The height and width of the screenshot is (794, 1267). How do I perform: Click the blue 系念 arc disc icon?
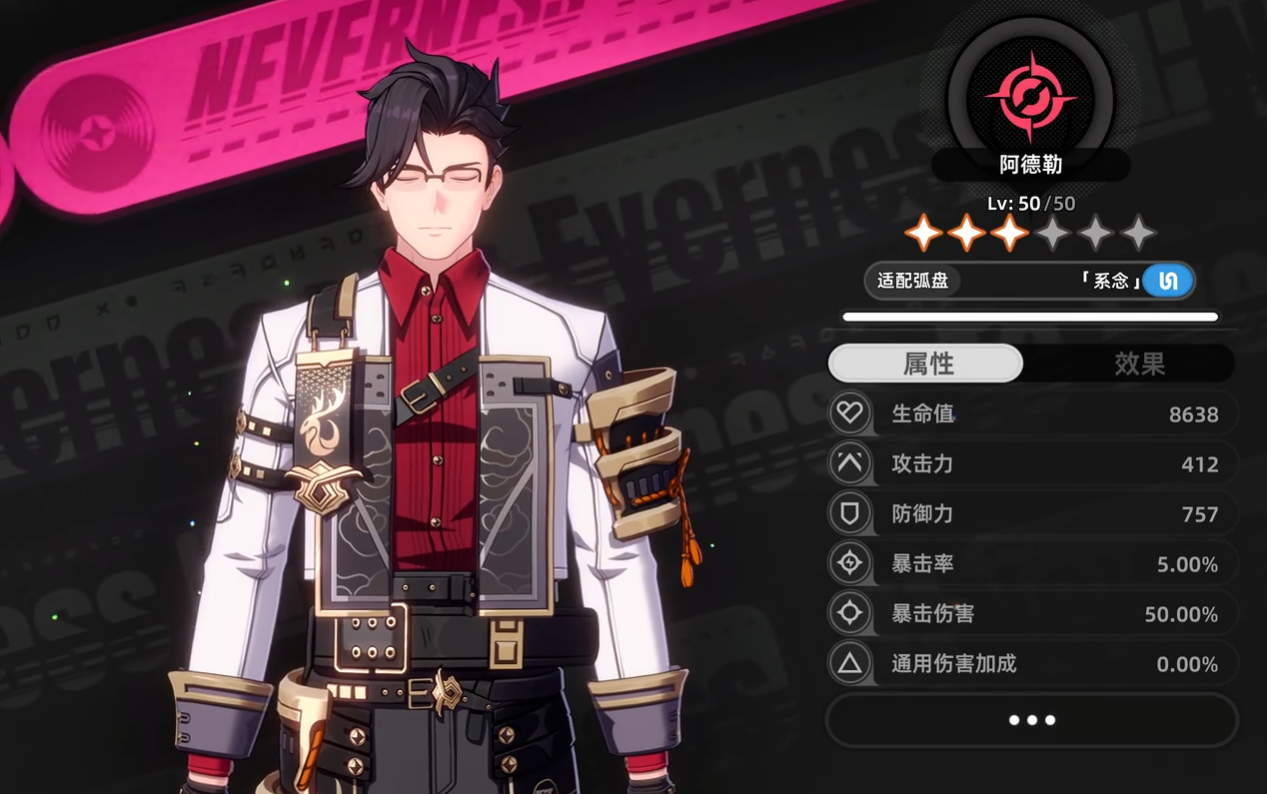1168,281
